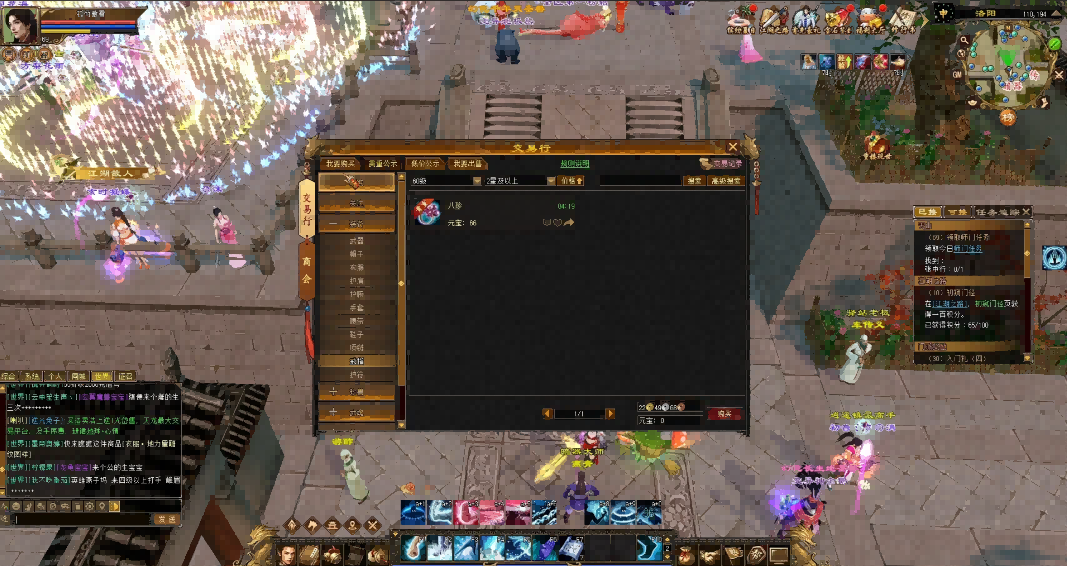This screenshot has width=1067, height=566.
Task: Sort listings by 价格 price
Action: point(571,181)
